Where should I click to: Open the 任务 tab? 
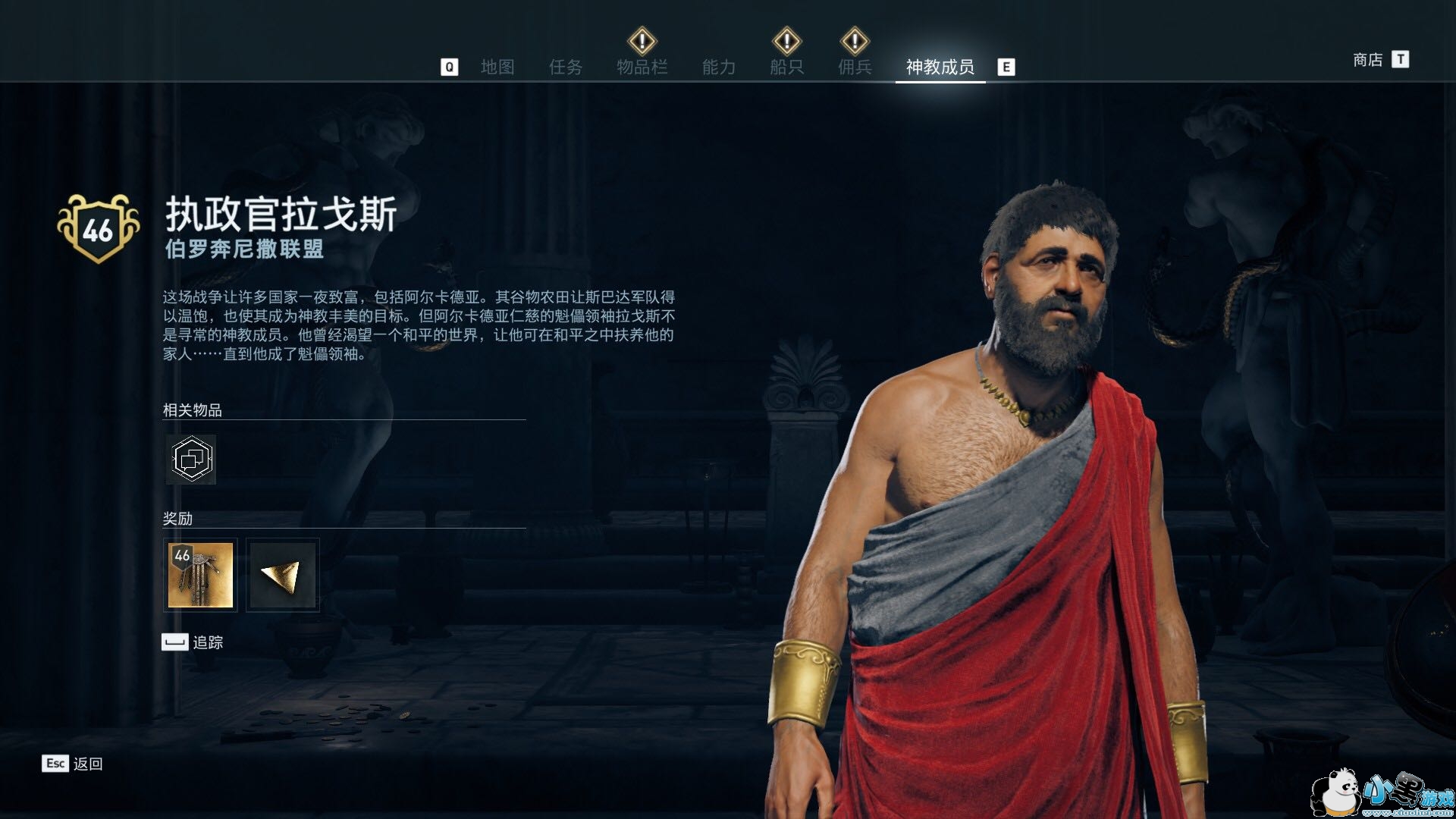pyautogui.click(x=566, y=67)
